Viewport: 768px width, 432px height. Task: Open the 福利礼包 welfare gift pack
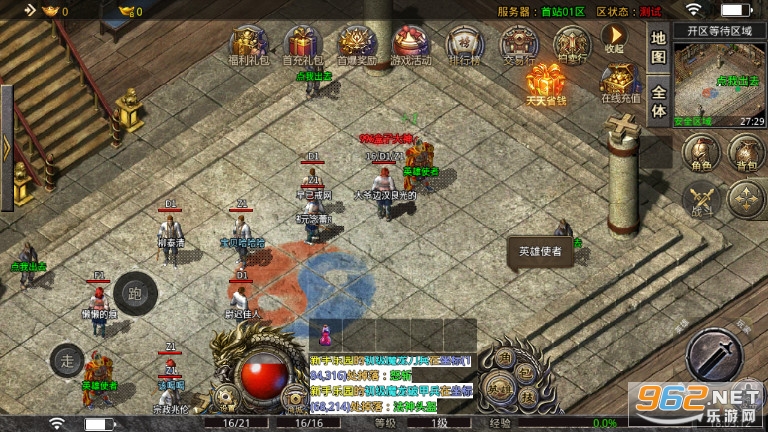coord(246,44)
